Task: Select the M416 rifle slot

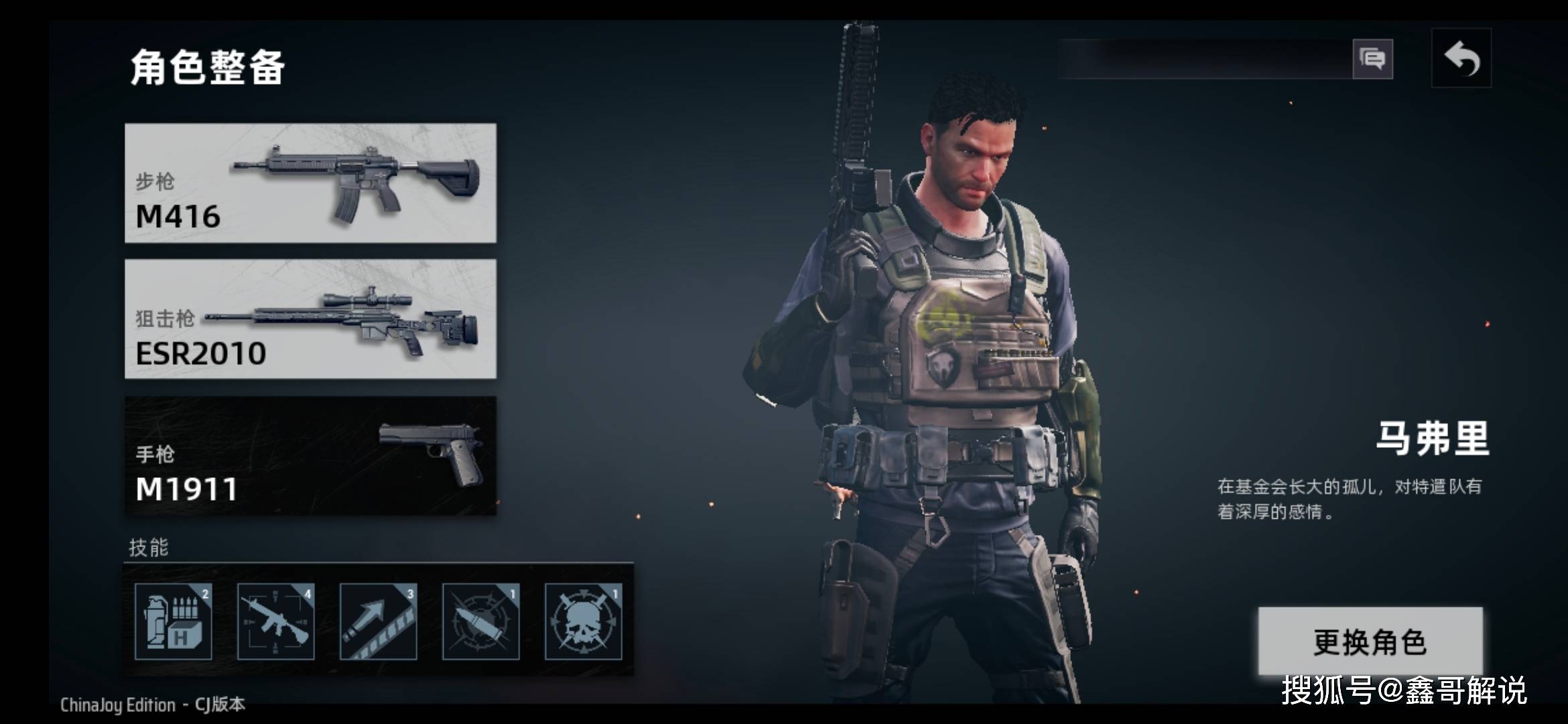Action: (310, 183)
